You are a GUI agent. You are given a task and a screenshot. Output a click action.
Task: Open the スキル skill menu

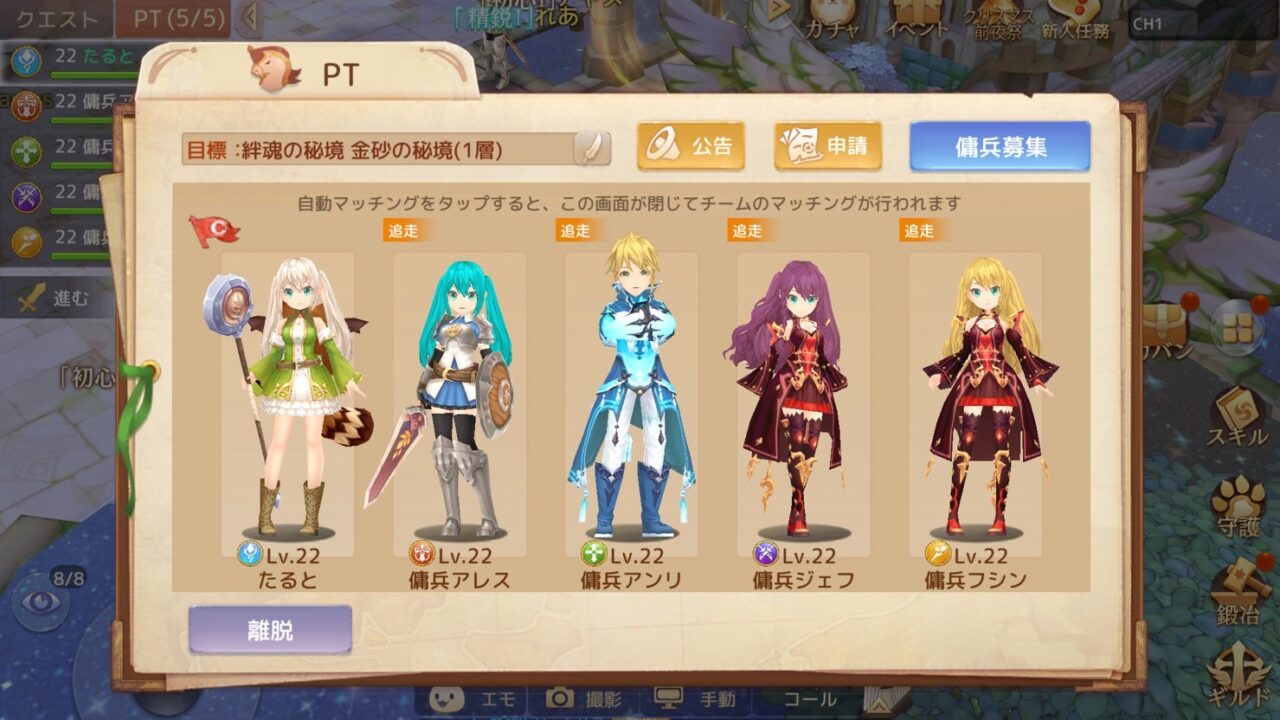click(1239, 415)
